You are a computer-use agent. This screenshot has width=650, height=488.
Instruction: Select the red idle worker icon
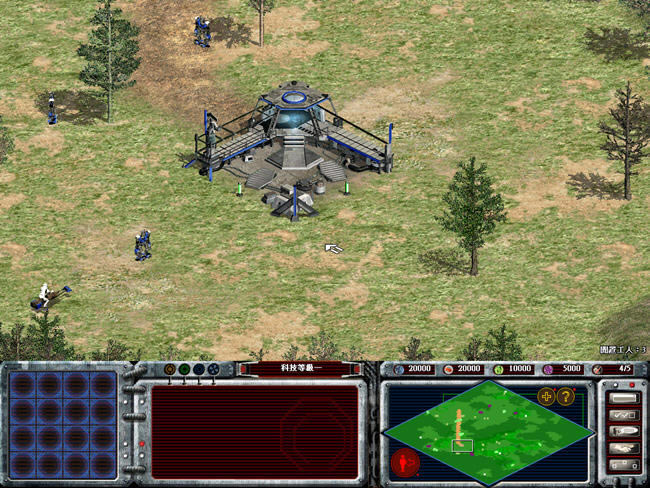405,462
